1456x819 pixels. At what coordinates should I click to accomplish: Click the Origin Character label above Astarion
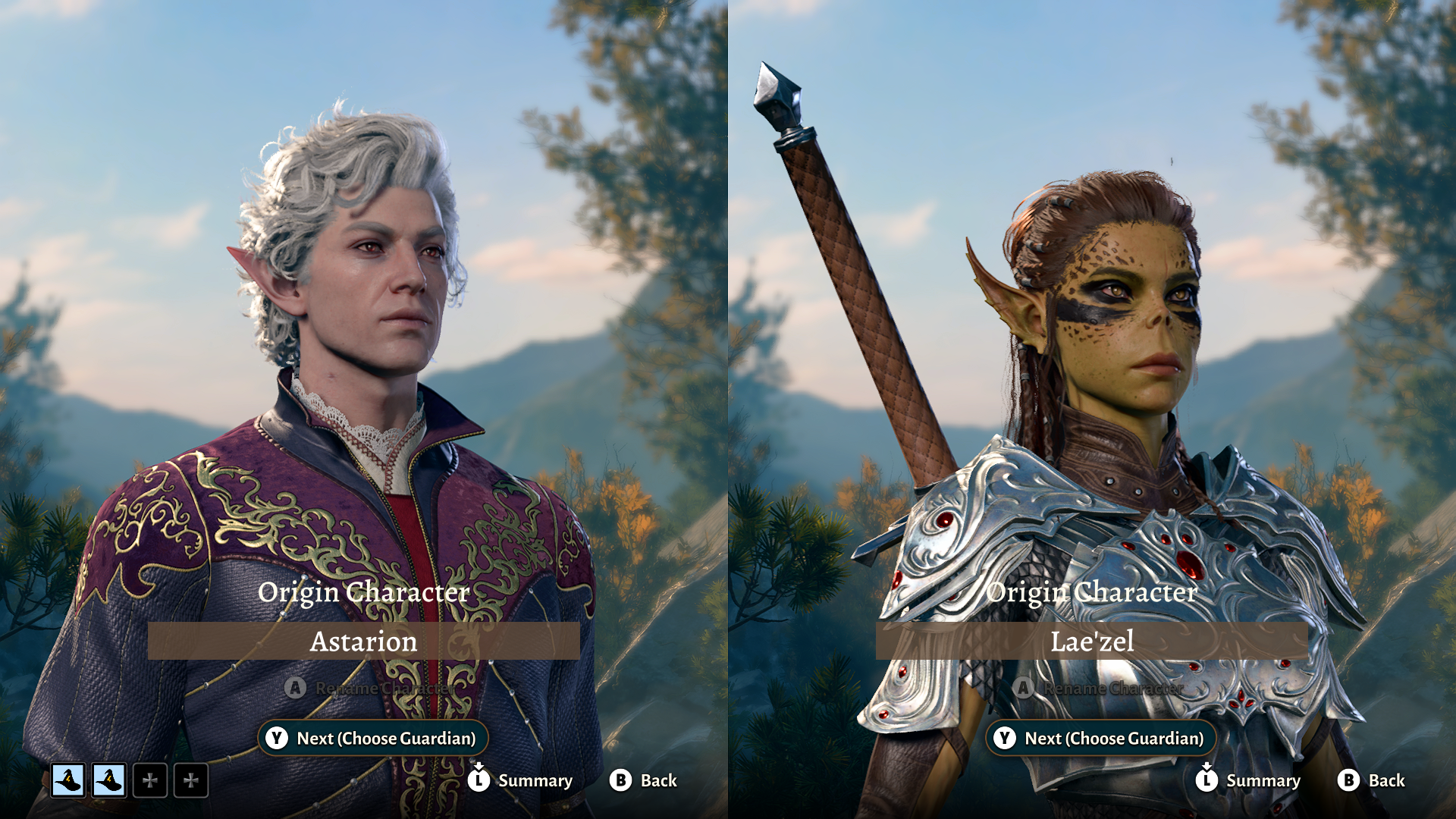click(364, 593)
